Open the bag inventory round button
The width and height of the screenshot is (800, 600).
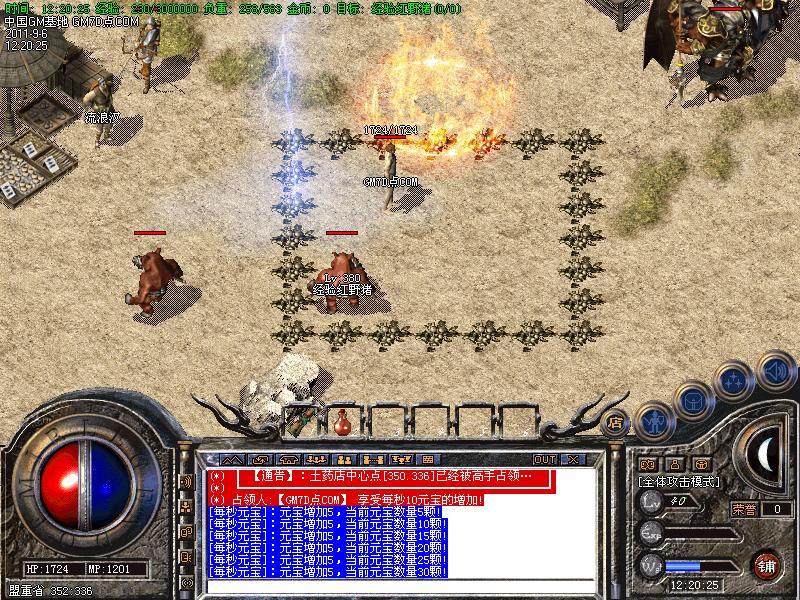tap(692, 401)
